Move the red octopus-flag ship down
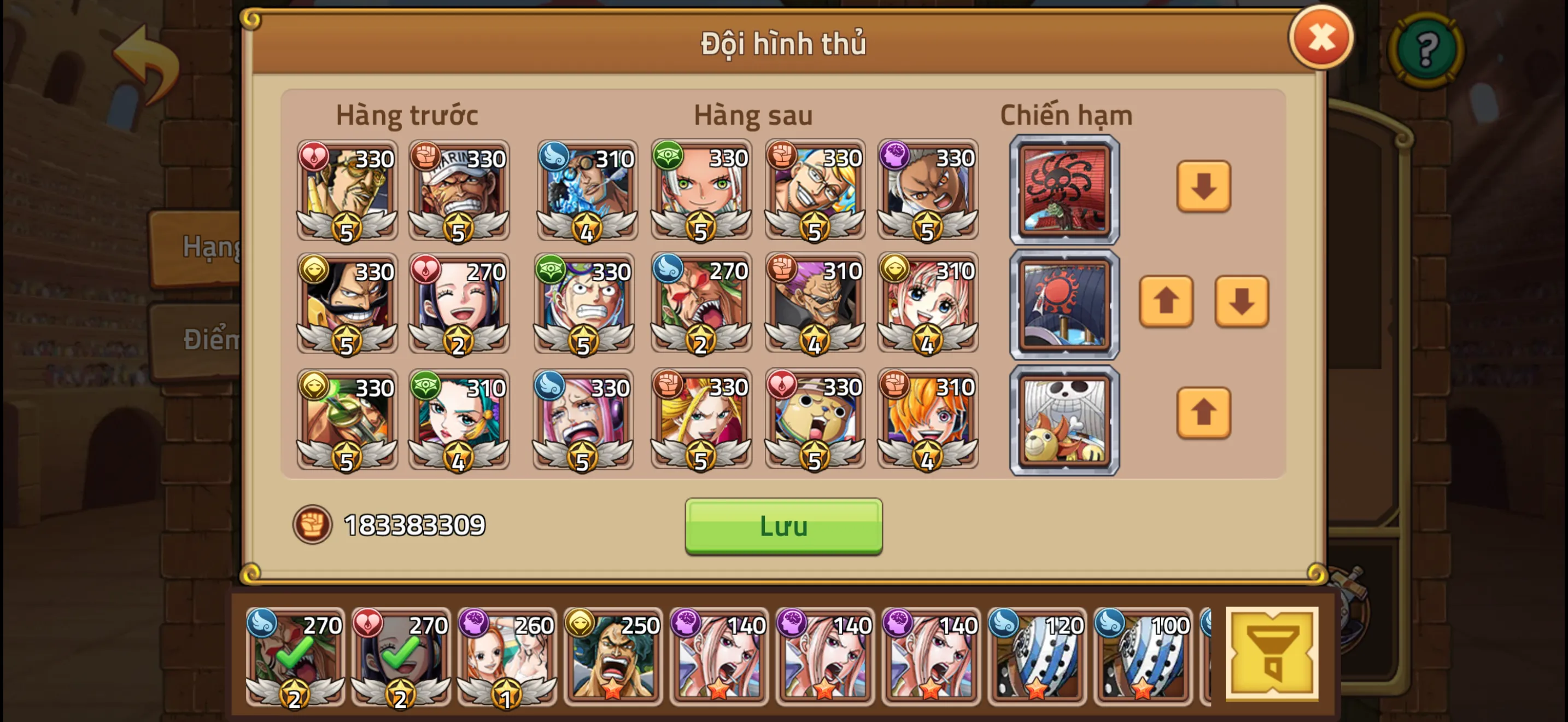Viewport: 1568px width, 722px height. (1203, 187)
